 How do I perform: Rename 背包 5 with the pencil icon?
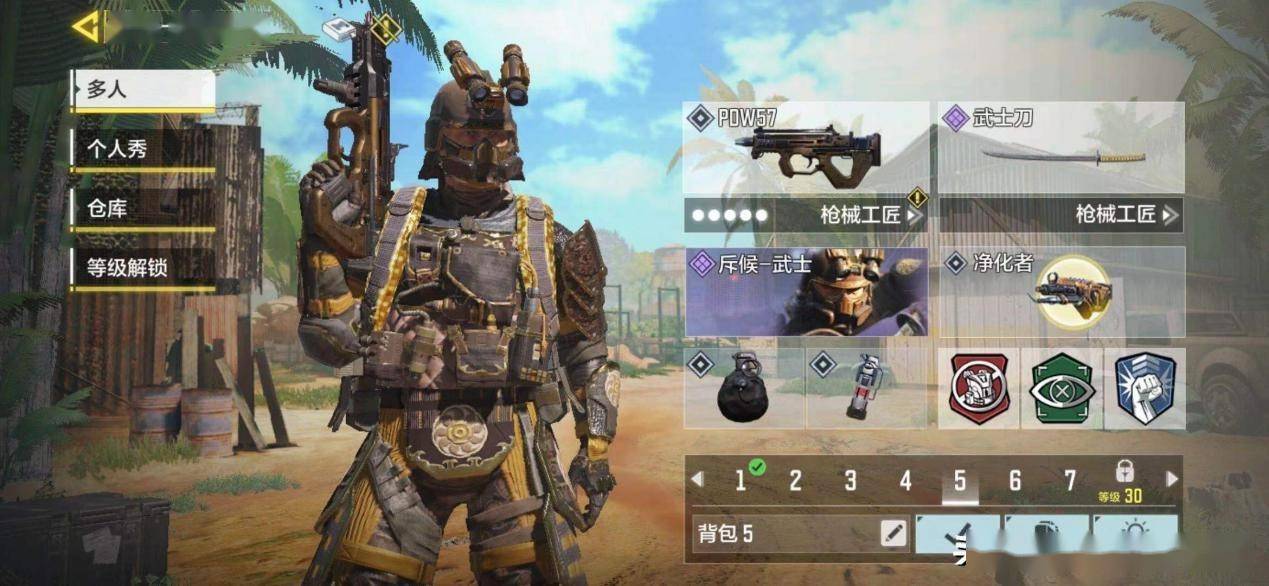[x=893, y=534]
